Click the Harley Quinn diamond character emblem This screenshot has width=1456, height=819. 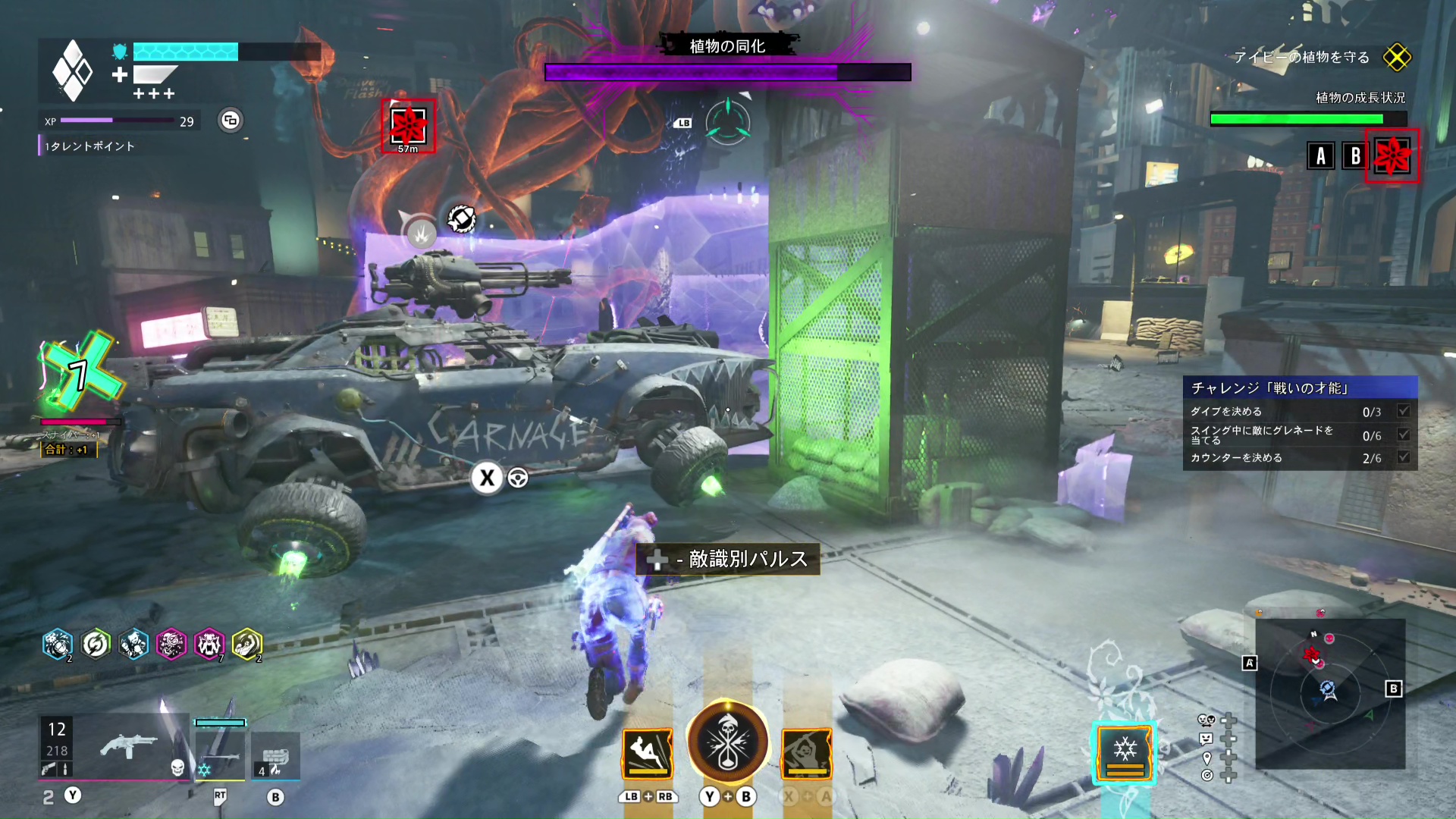tap(72, 71)
